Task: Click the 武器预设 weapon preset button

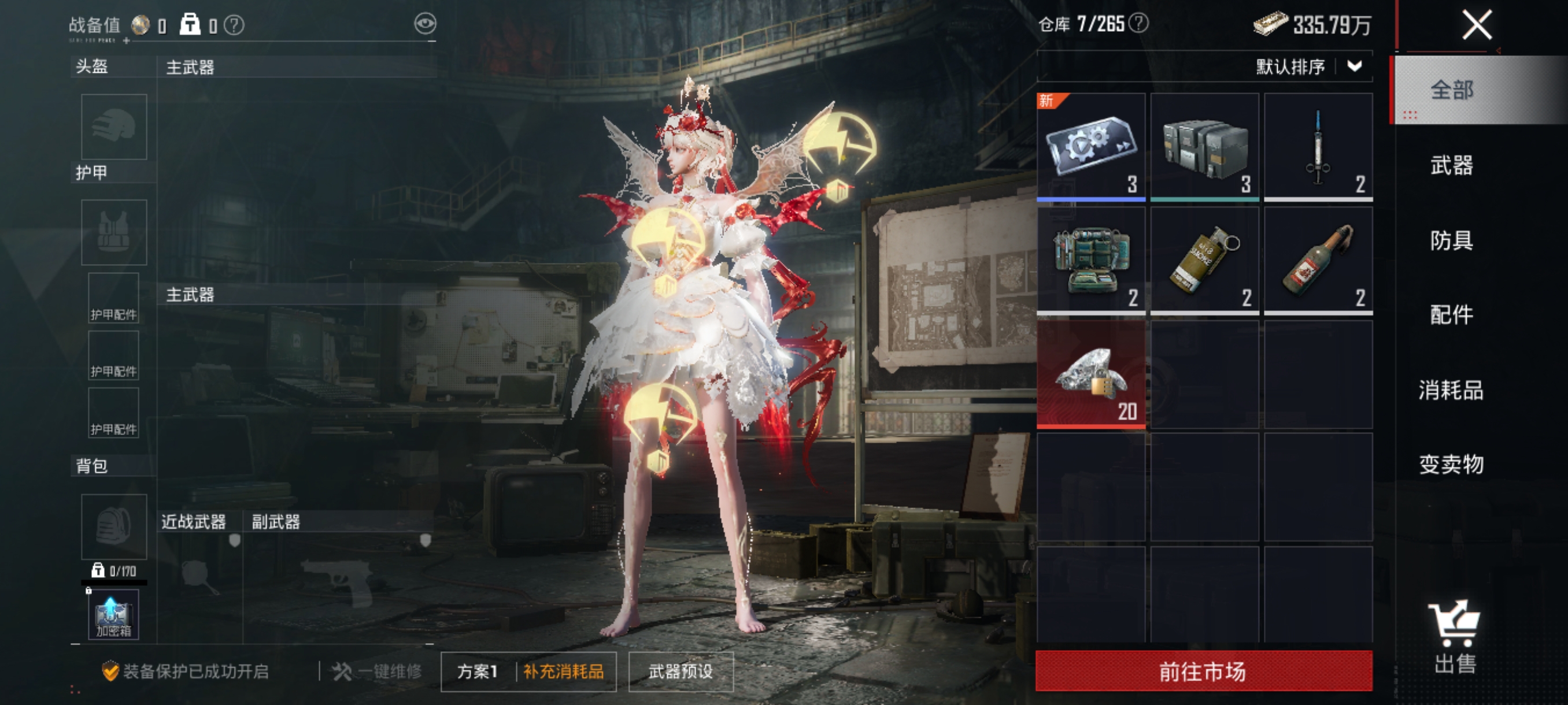Action: click(681, 671)
